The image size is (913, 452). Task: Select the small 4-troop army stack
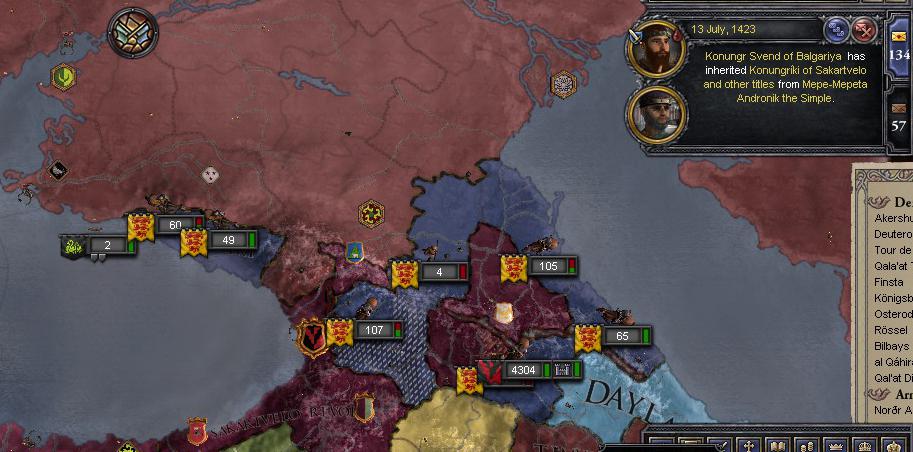pyautogui.click(x=438, y=272)
